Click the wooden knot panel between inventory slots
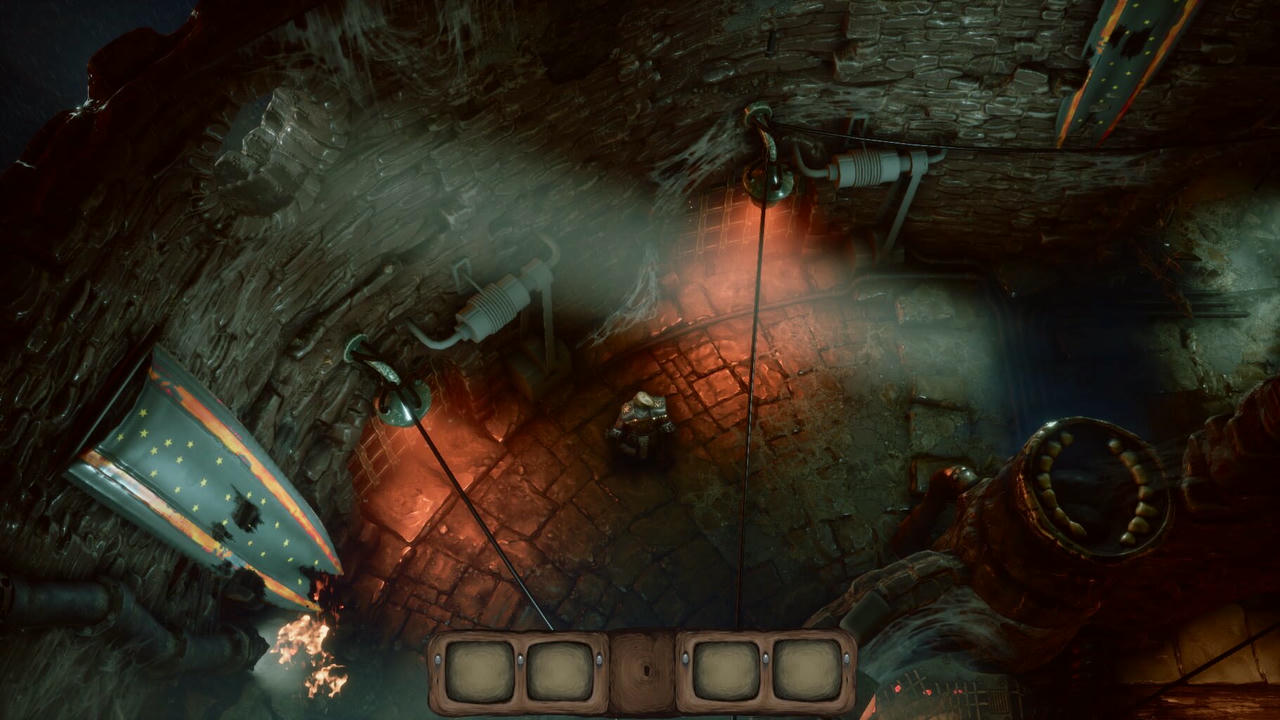The height and width of the screenshot is (720, 1280). pos(642,672)
